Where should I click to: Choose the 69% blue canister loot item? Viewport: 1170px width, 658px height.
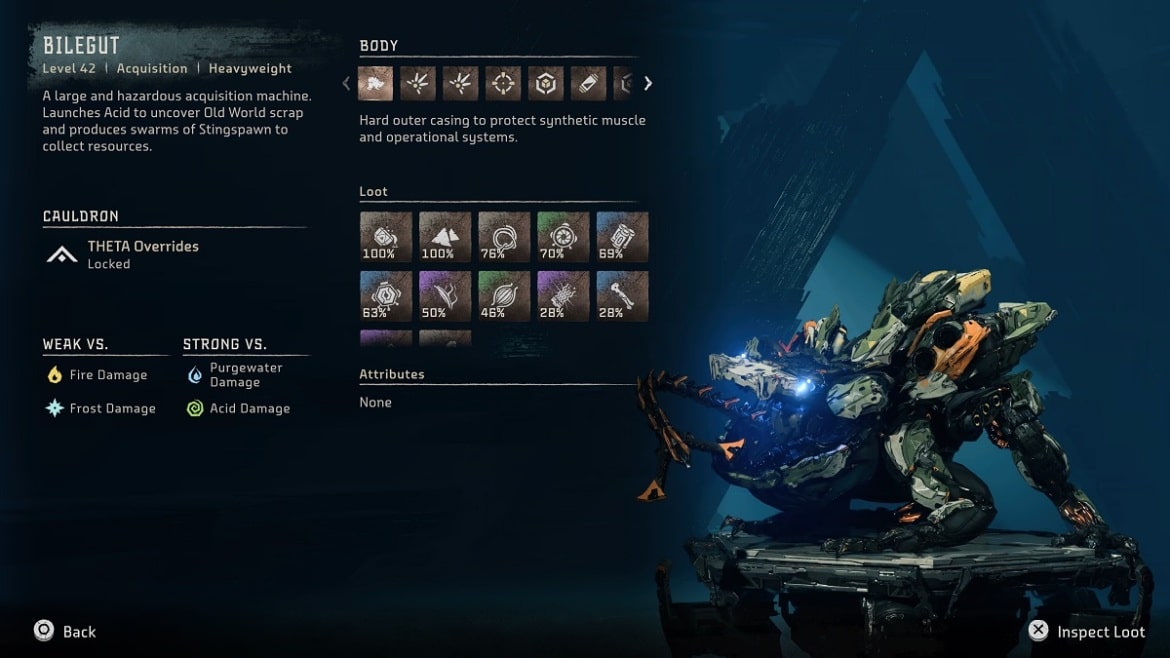click(x=622, y=237)
